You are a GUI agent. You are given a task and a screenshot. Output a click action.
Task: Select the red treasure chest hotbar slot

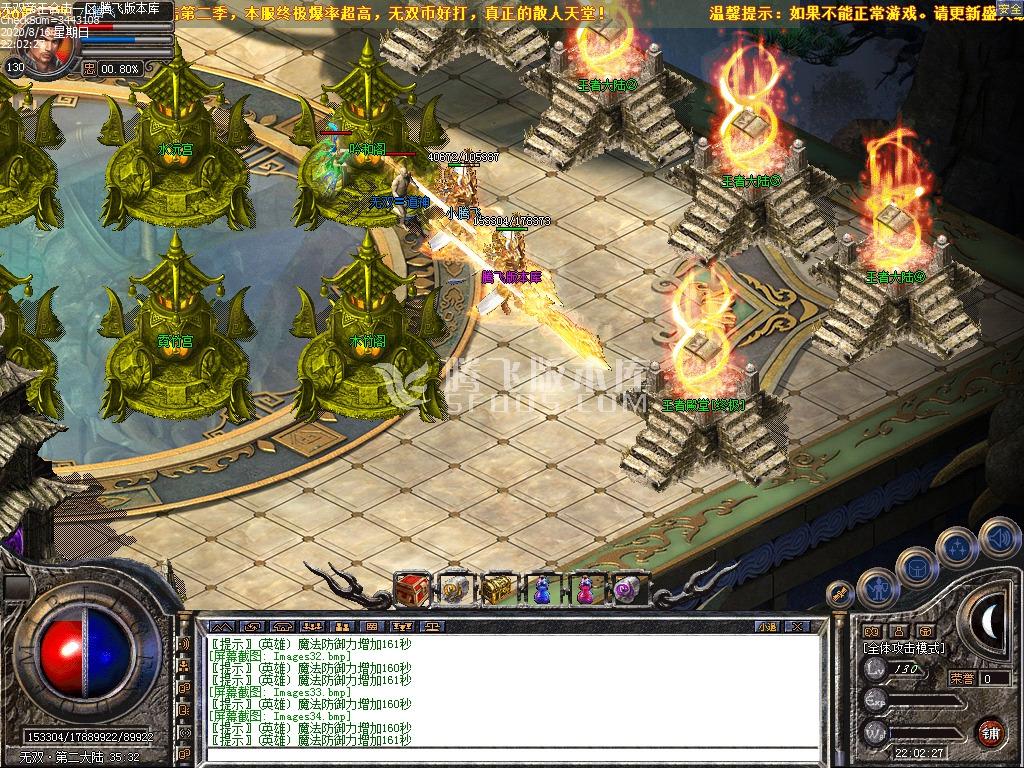tap(412, 589)
